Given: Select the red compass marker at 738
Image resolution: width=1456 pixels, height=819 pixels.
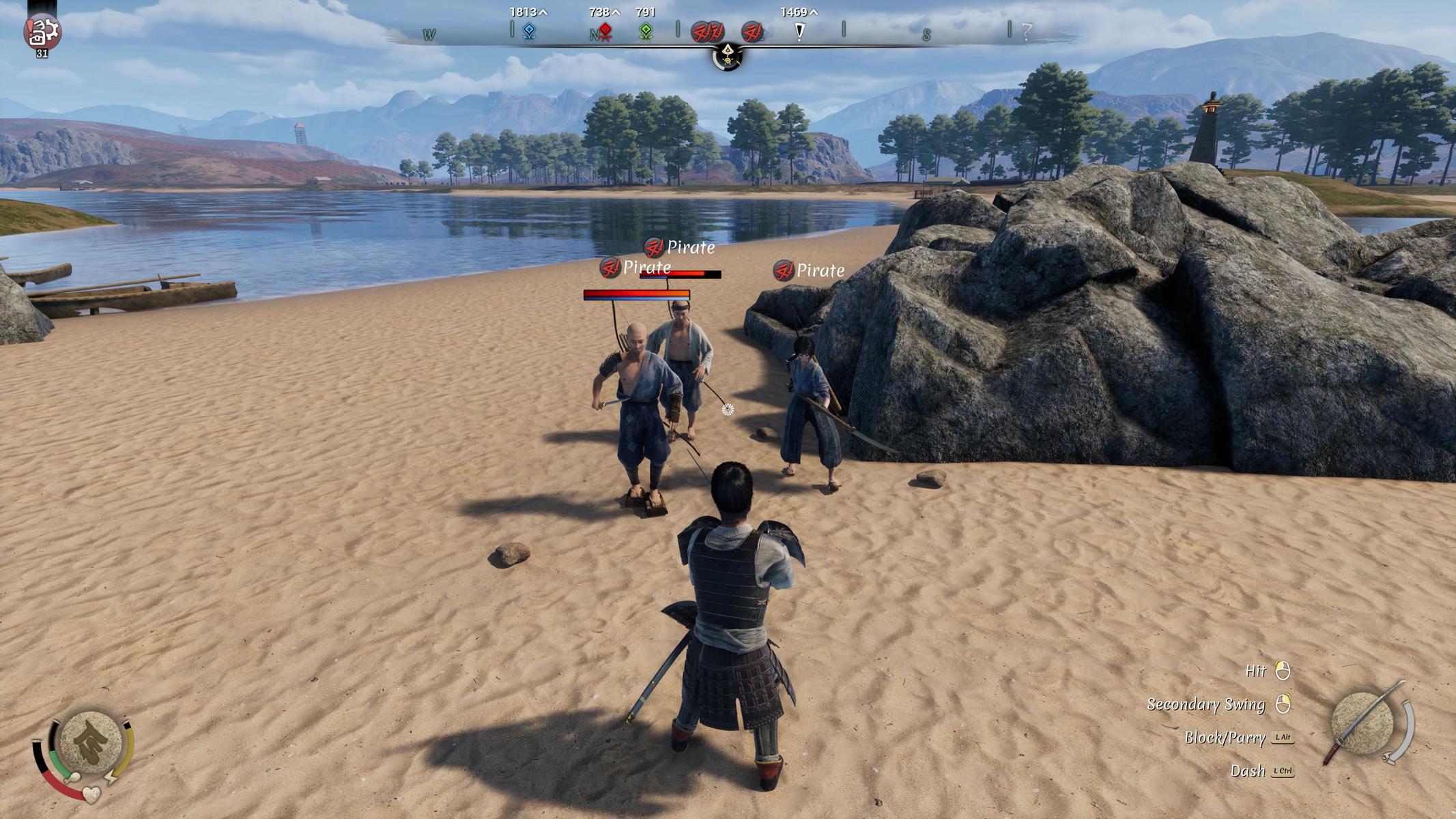Looking at the screenshot, I should (605, 31).
